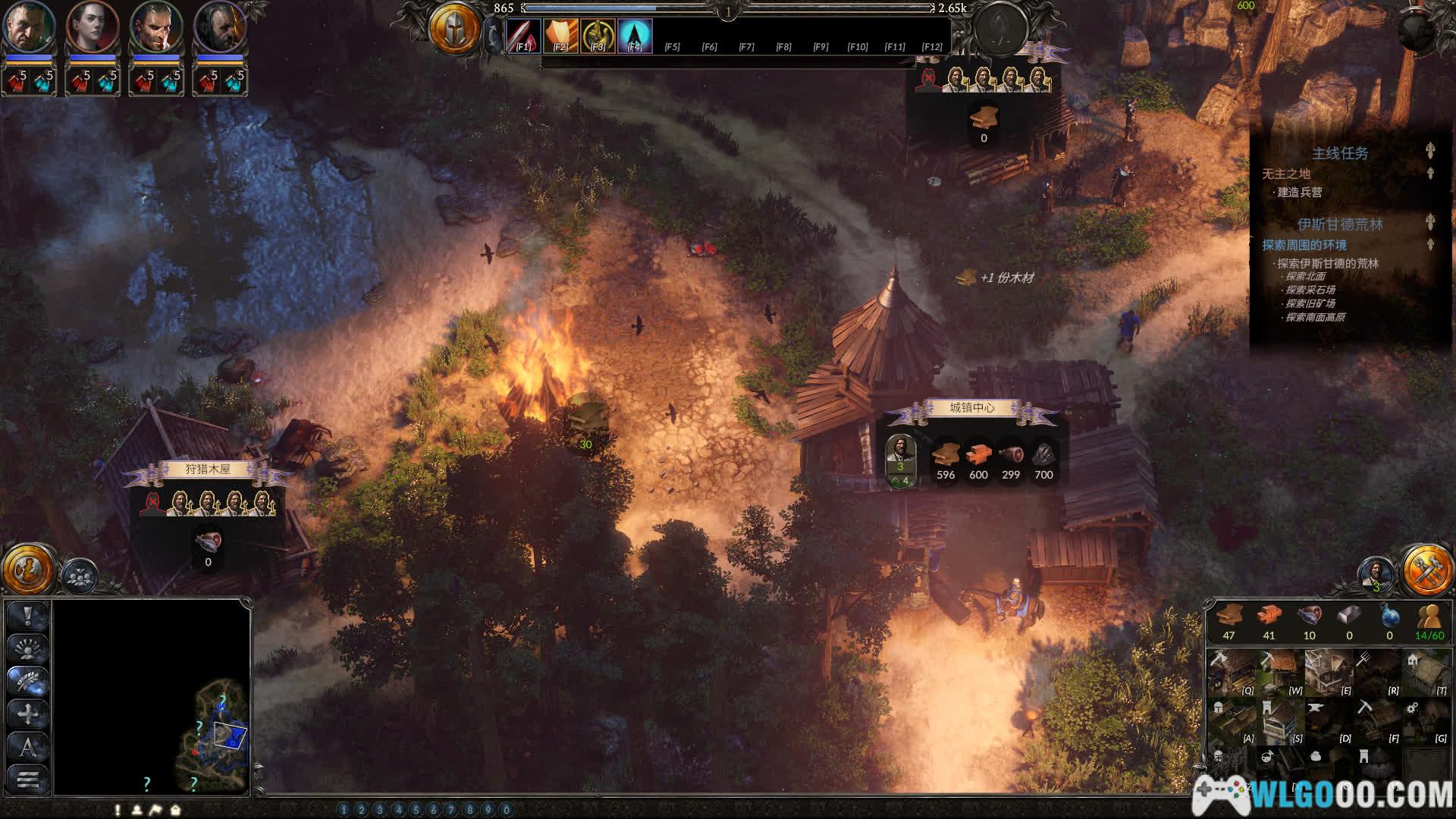
Task: Click the build barracks main quest entry
Action: (1299, 193)
